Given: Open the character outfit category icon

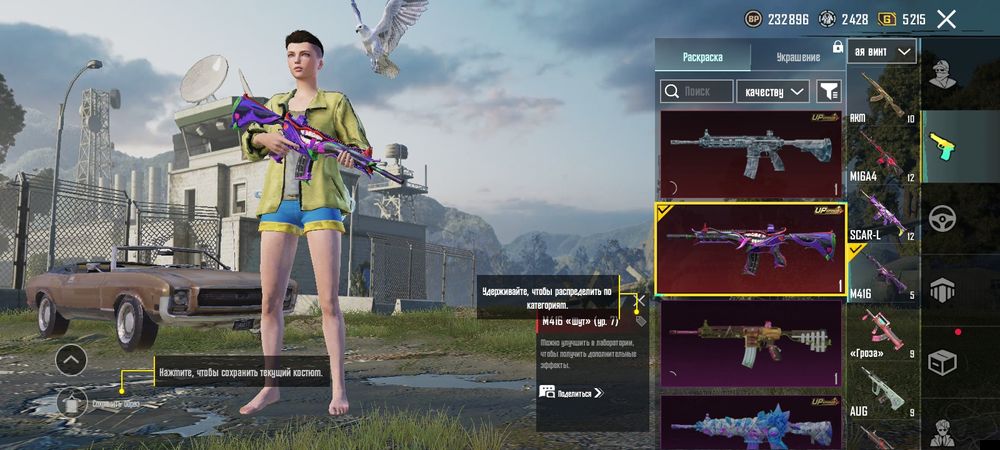Looking at the screenshot, I should pyautogui.click(x=940, y=73).
